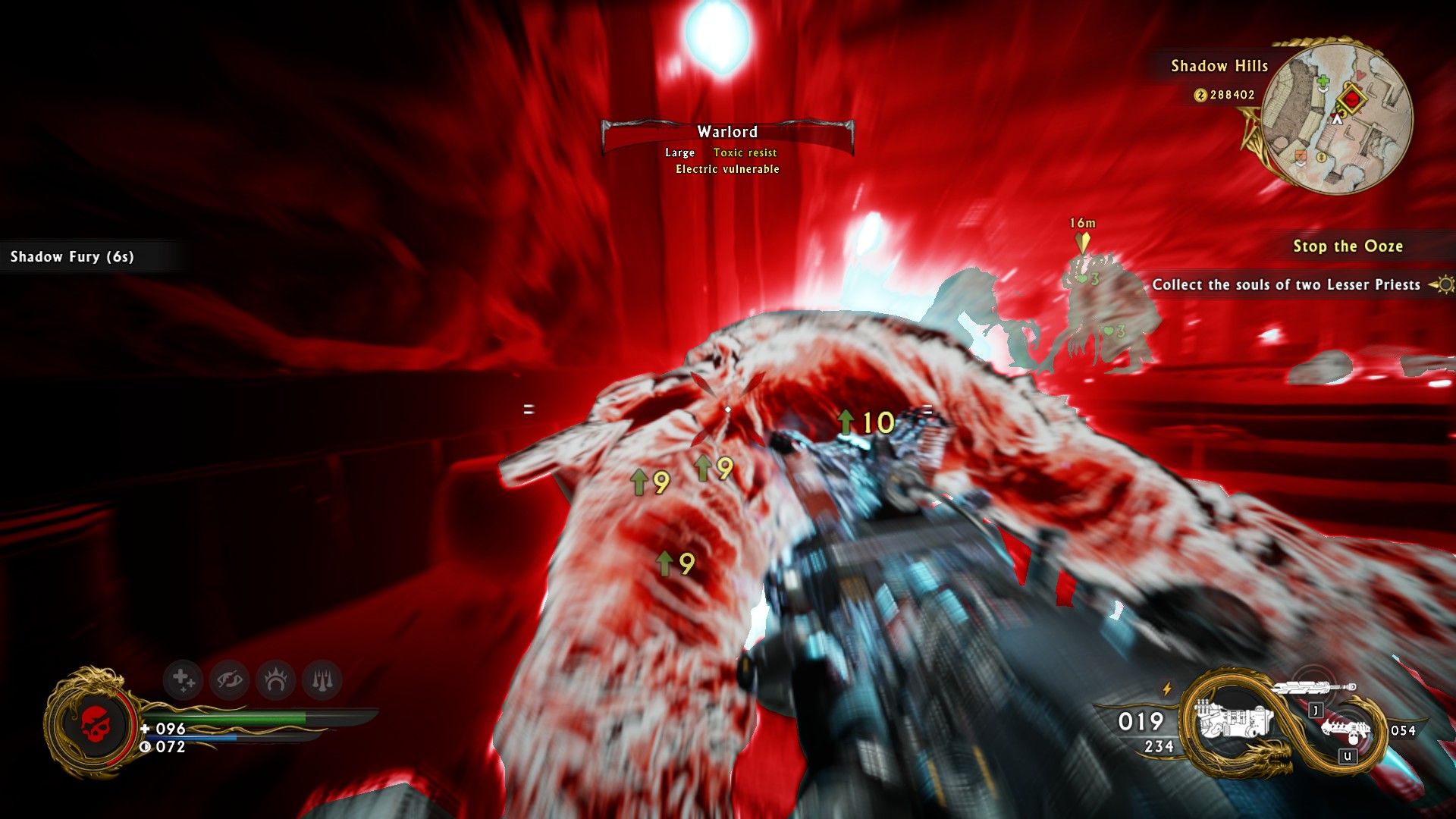Click the lightning bolt element icon
The height and width of the screenshot is (819, 1456).
[x=1167, y=689]
